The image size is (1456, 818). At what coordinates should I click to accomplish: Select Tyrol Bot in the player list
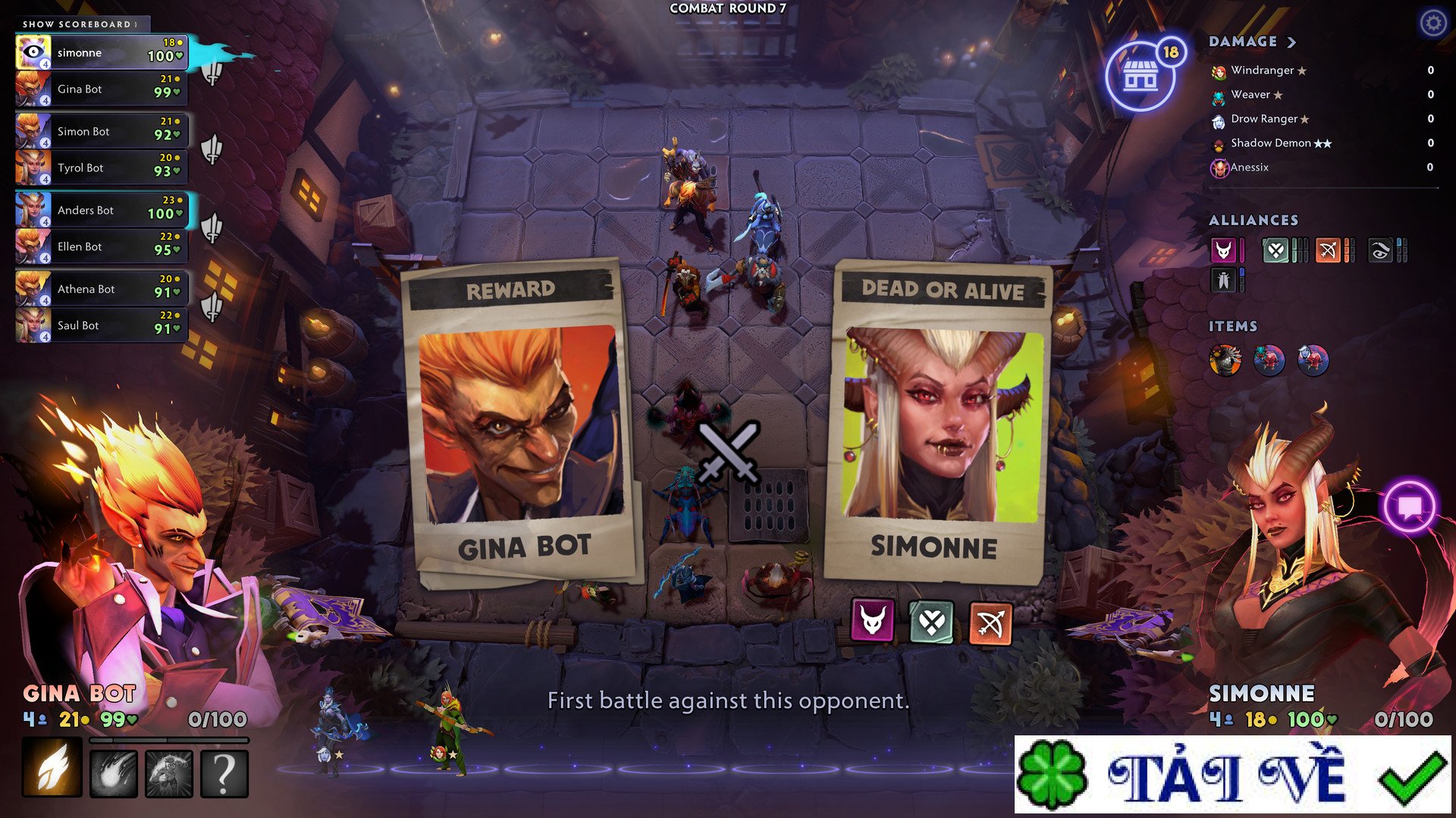[101, 168]
